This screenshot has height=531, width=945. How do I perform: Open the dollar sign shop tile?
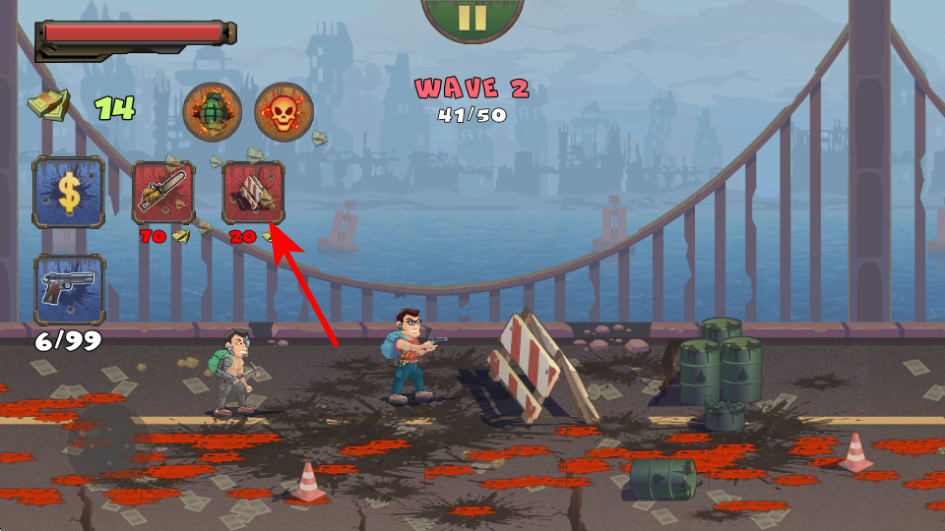(68, 191)
